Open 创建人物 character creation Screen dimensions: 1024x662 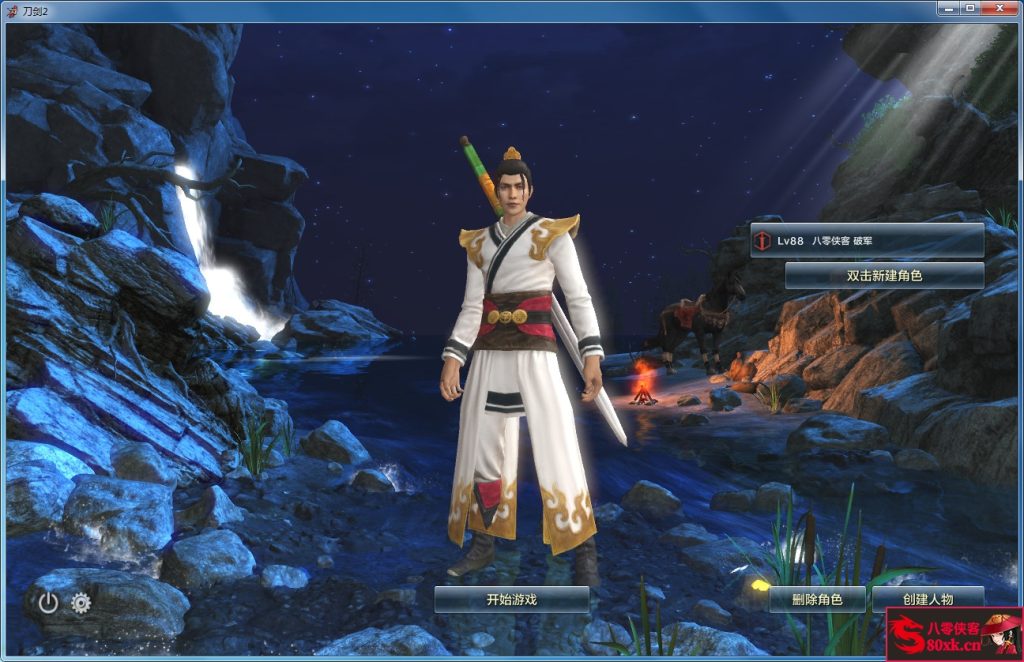(927, 599)
